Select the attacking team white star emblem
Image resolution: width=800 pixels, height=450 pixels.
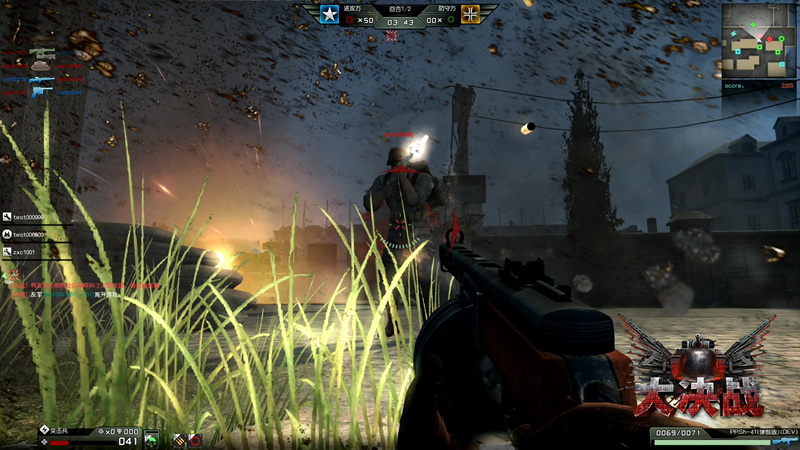click(330, 14)
